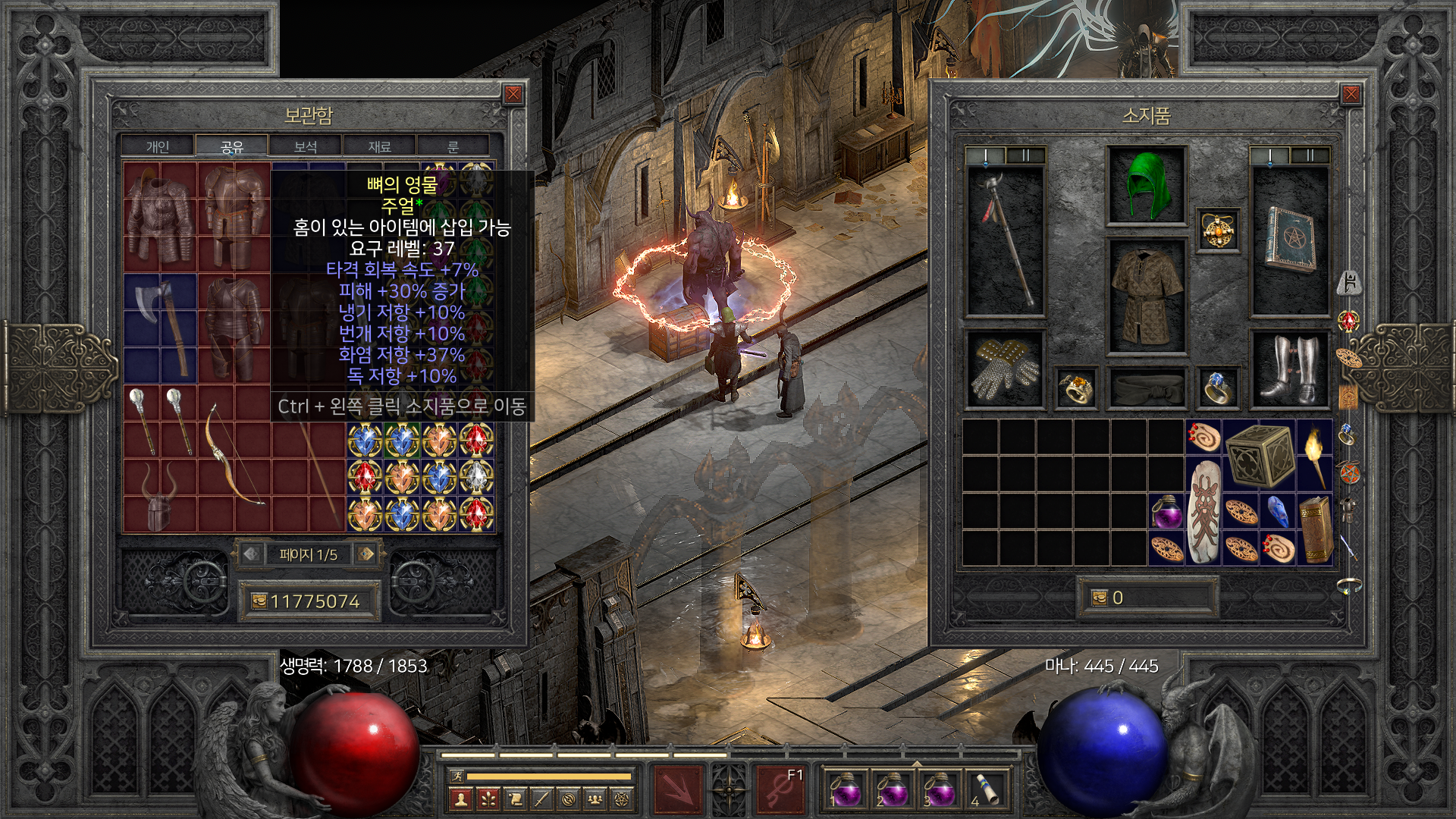The width and height of the screenshot is (1456, 819).
Task: Open the 룬 stash tab
Action: click(x=453, y=146)
